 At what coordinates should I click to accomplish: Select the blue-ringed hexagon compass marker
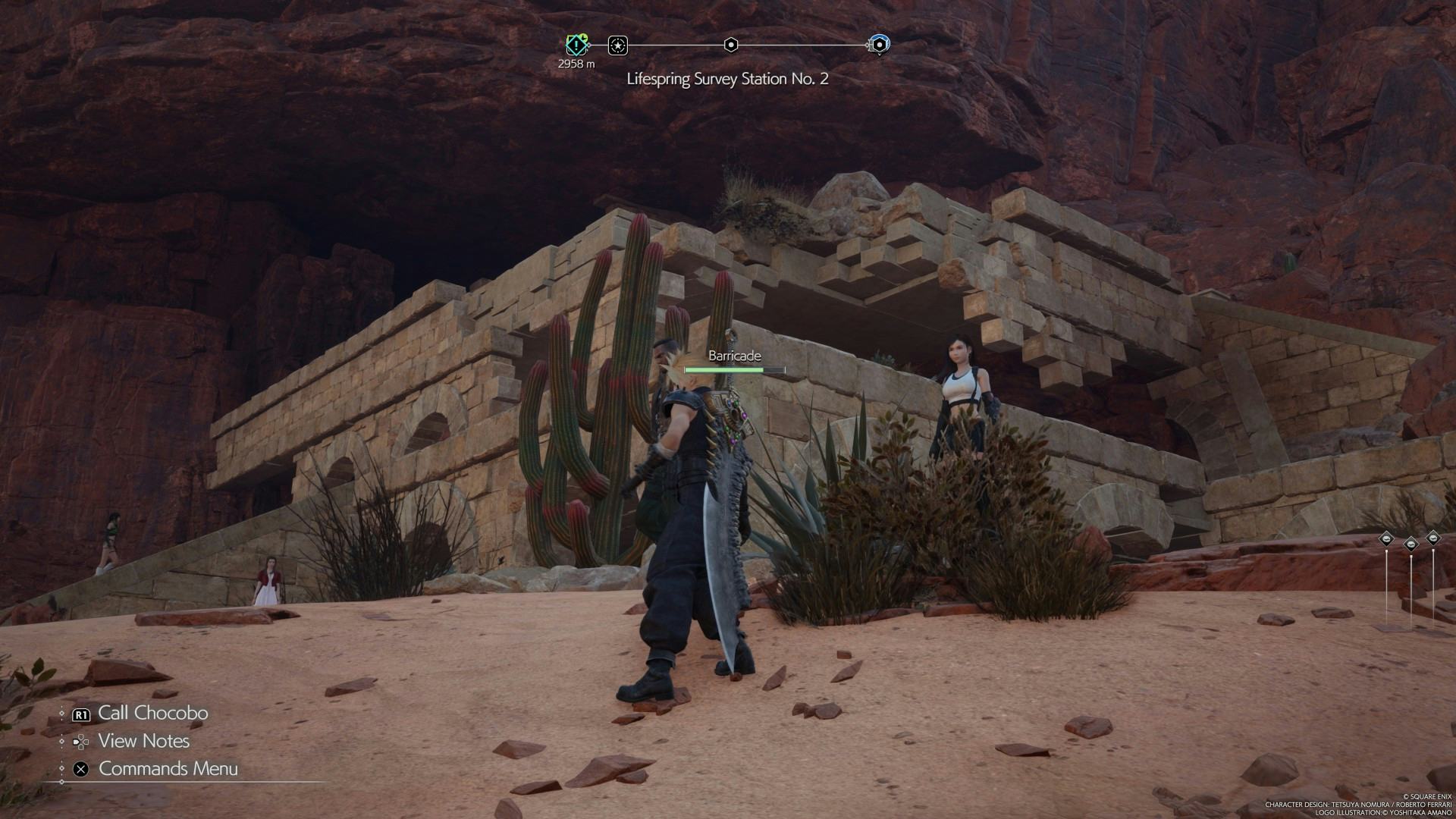pyautogui.click(x=879, y=45)
